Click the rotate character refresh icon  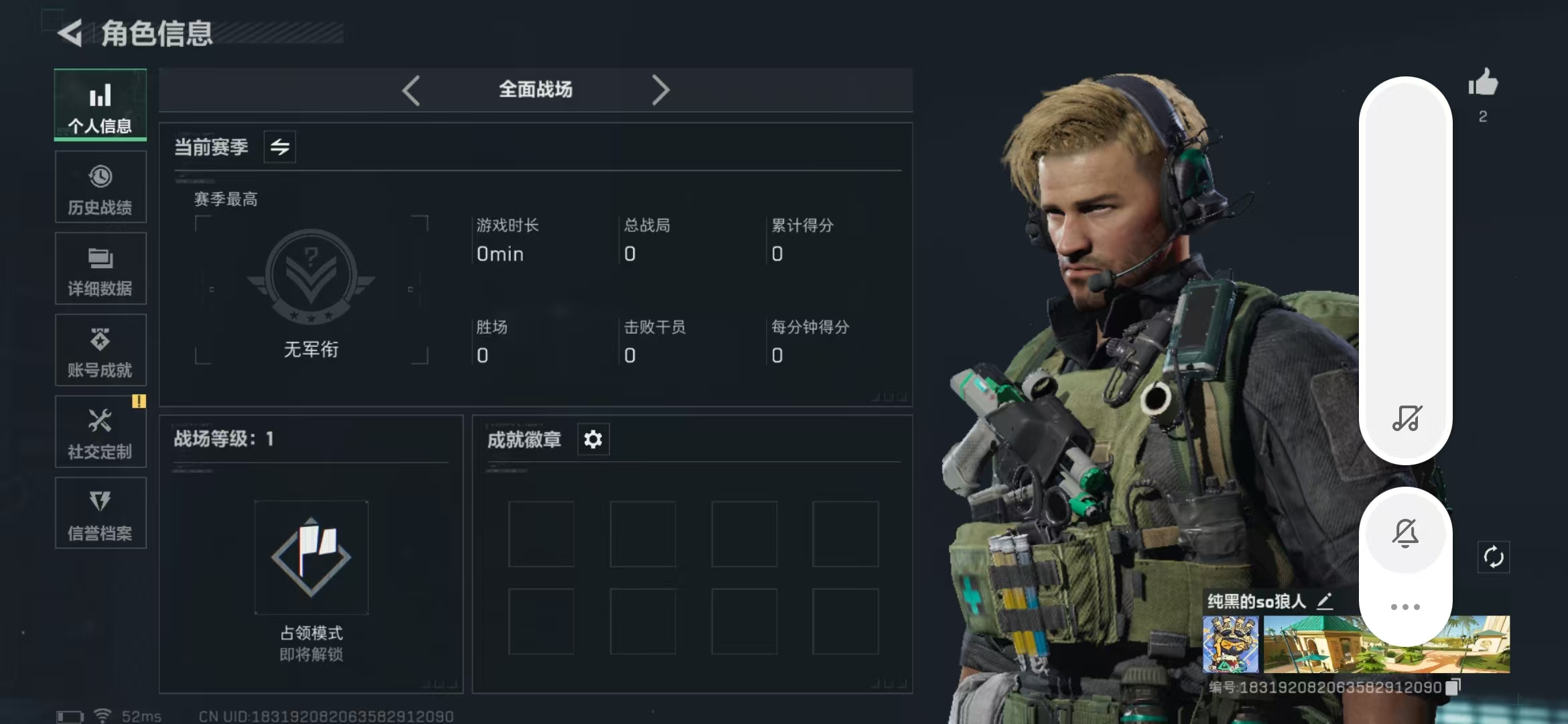pos(1494,557)
